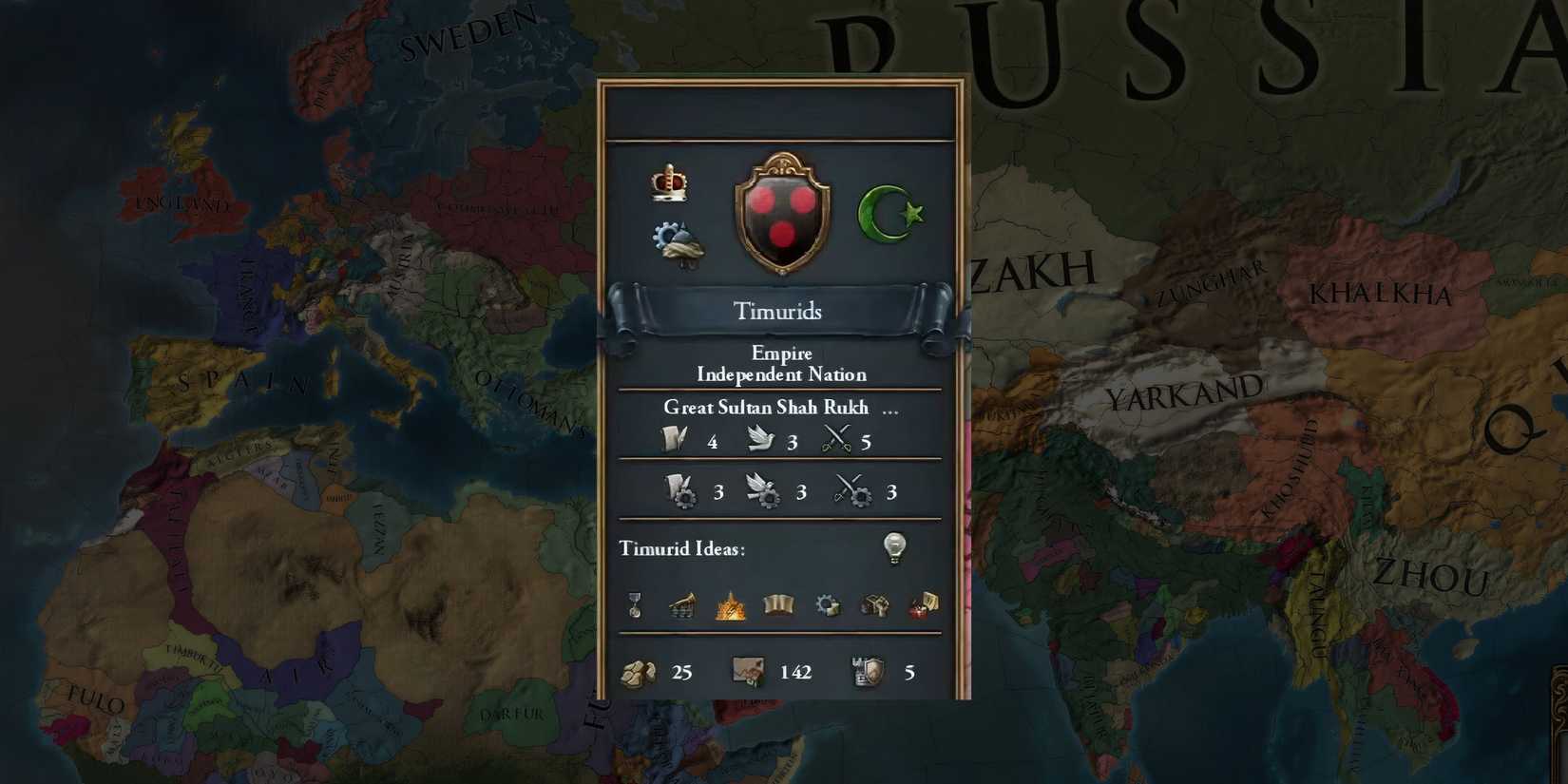Click the production gear idea icon

827,603
